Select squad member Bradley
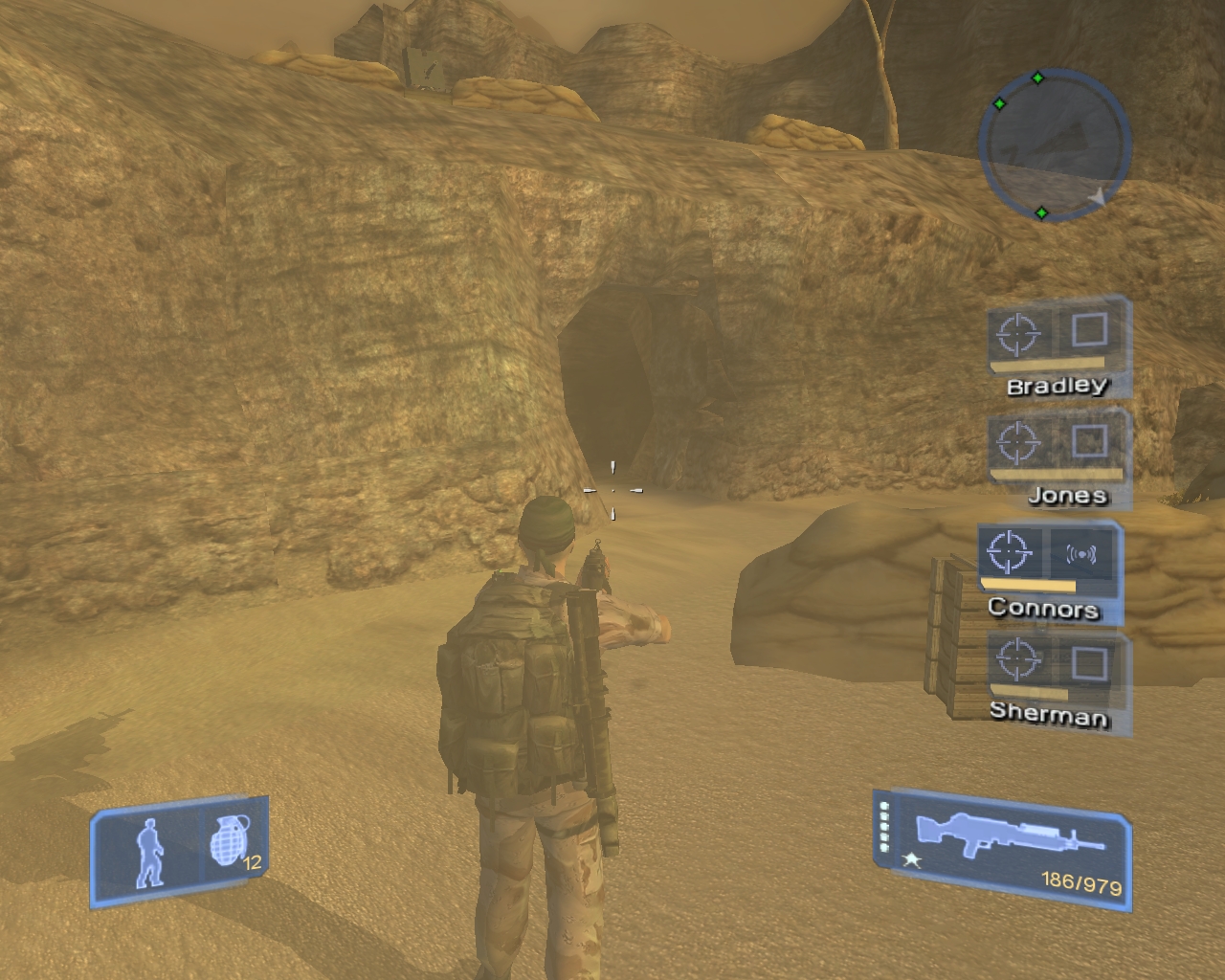Viewport: 1225px width, 980px height. pyautogui.click(x=1057, y=386)
